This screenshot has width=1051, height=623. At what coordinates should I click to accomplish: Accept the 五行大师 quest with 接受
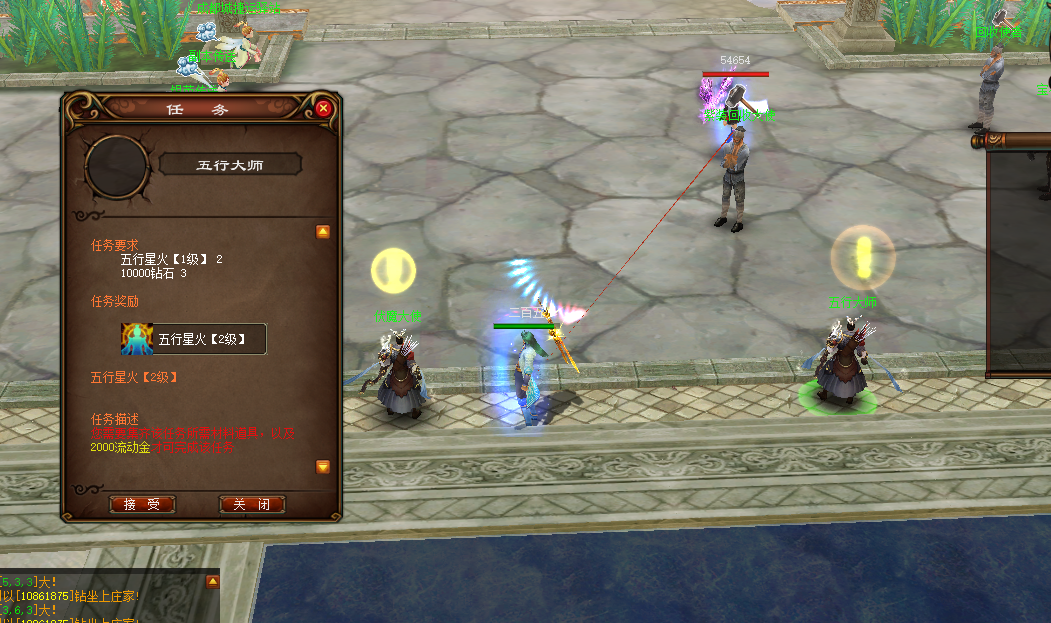[x=142, y=505]
